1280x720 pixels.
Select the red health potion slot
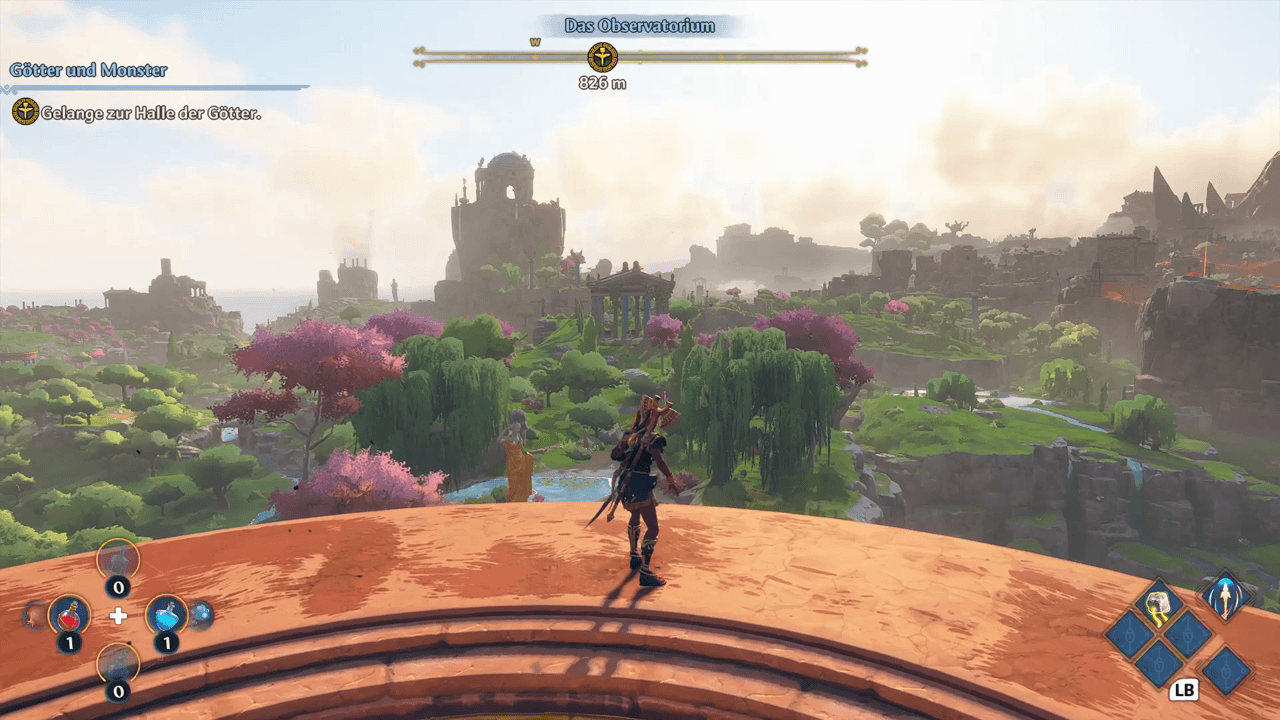(x=69, y=614)
